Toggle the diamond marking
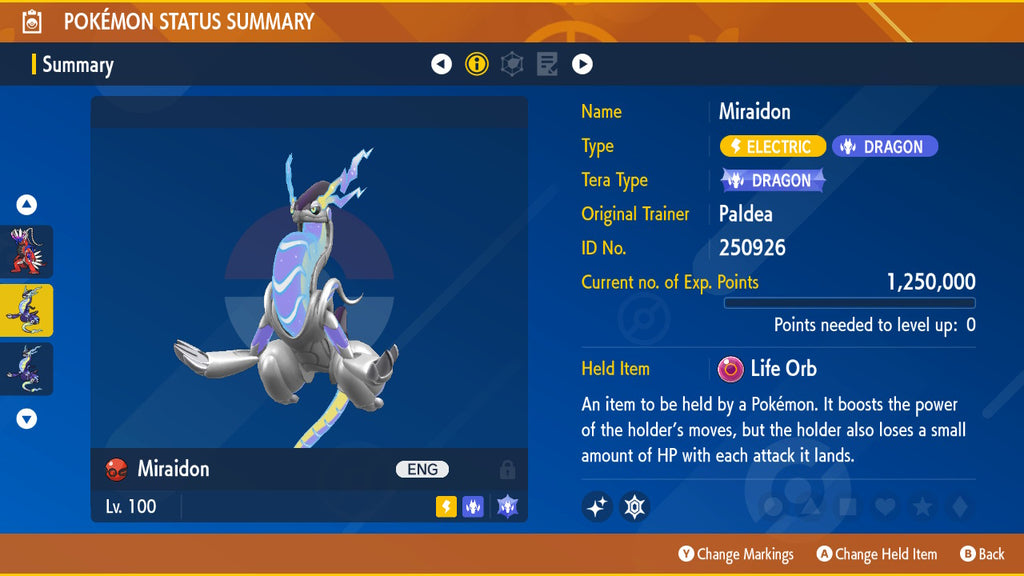 coord(959,507)
